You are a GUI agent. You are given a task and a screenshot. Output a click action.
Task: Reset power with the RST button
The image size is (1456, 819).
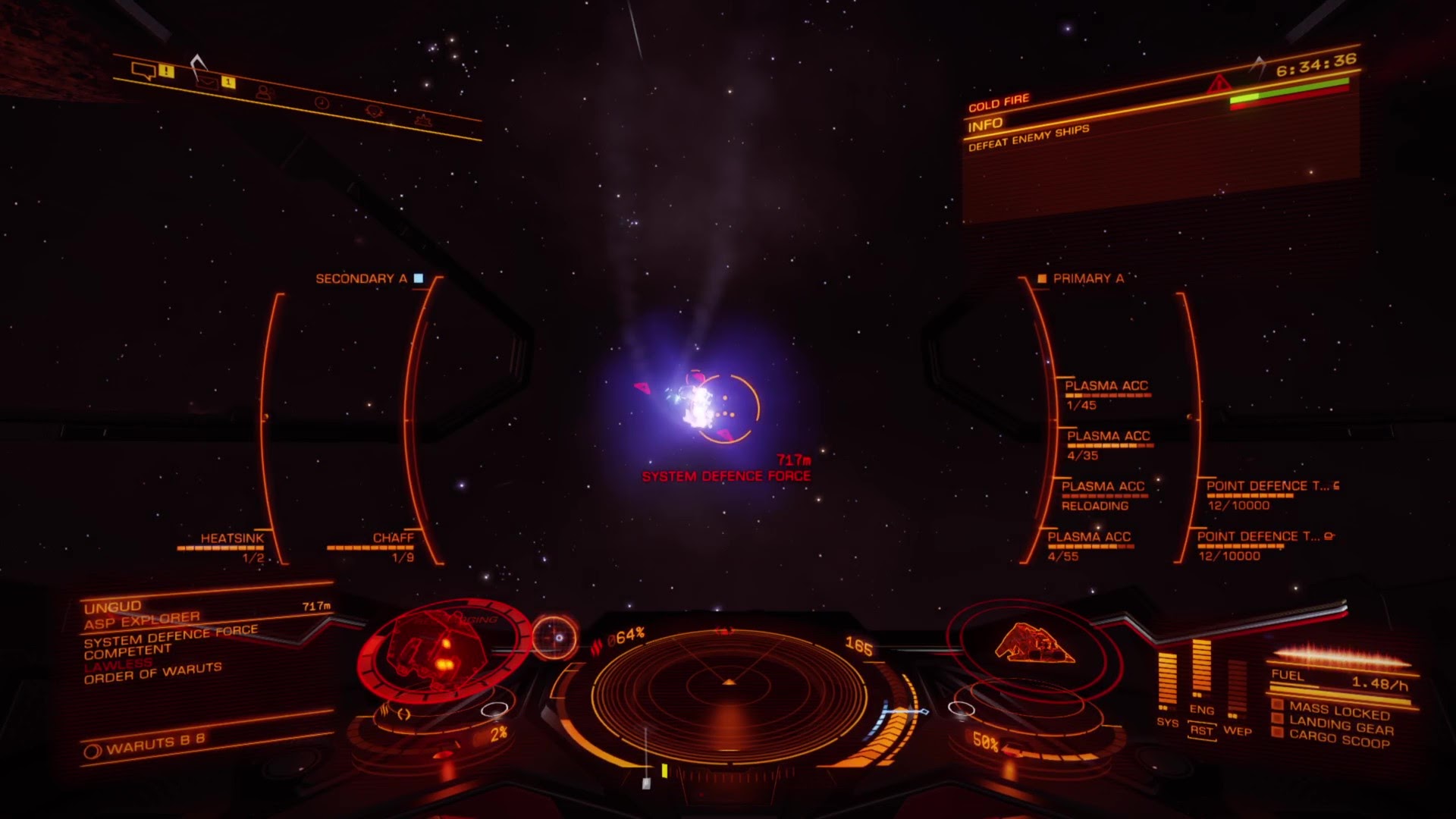tap(1202, 730)
